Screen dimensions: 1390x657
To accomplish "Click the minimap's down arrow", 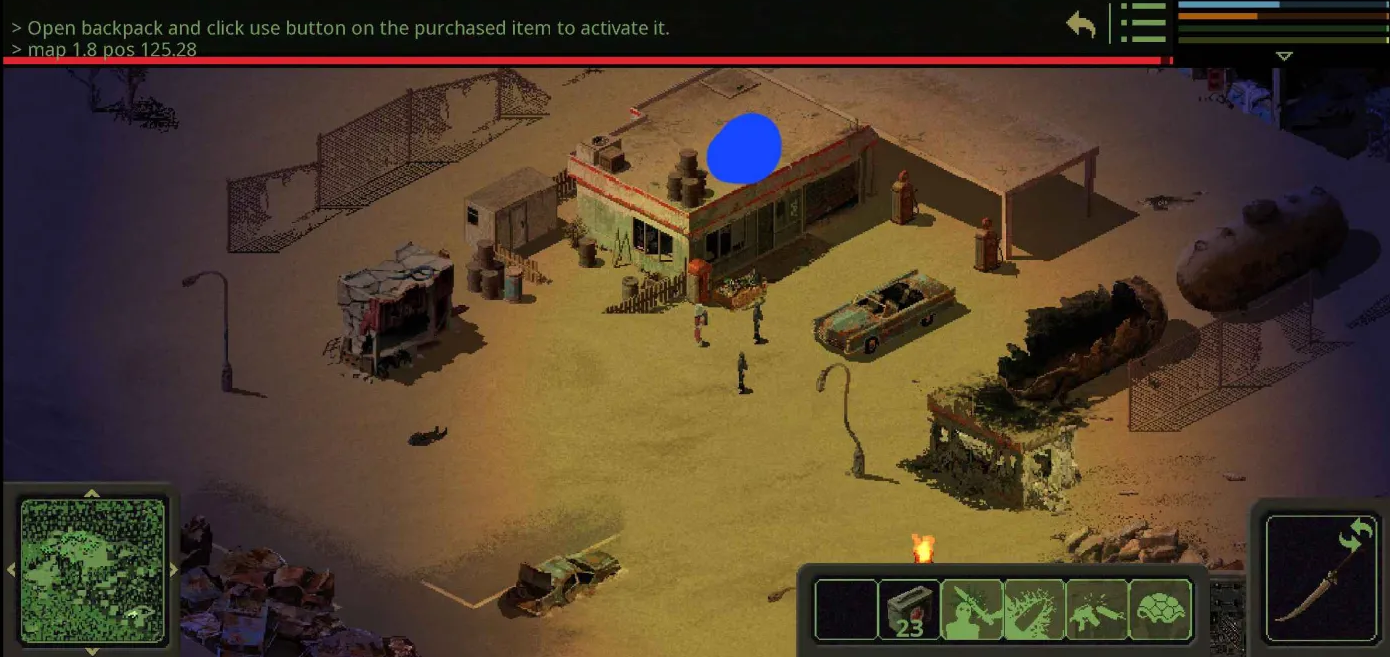I will [92, 651].
